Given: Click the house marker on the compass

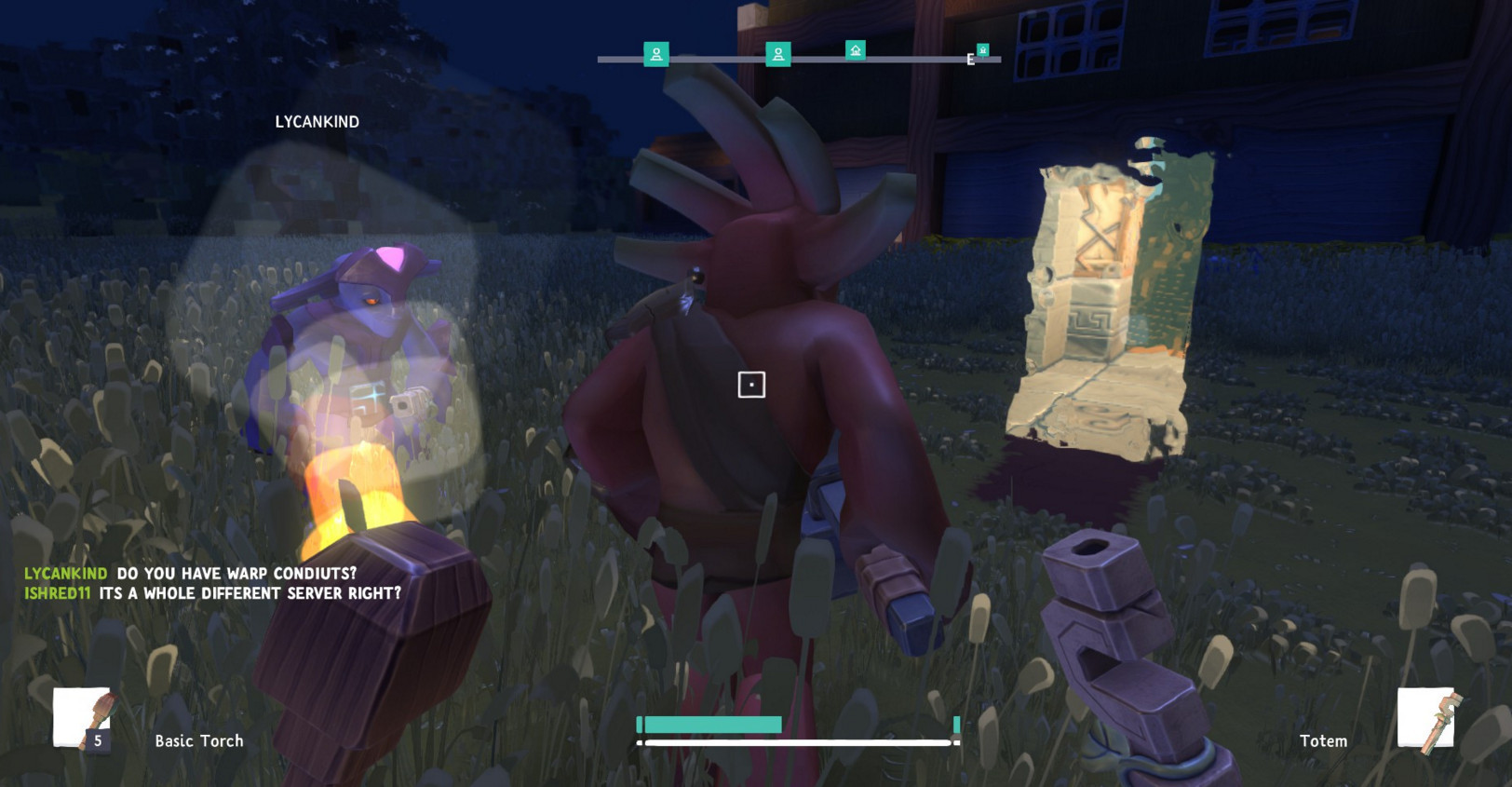Looking at the screenshot, I should [856, 50].
